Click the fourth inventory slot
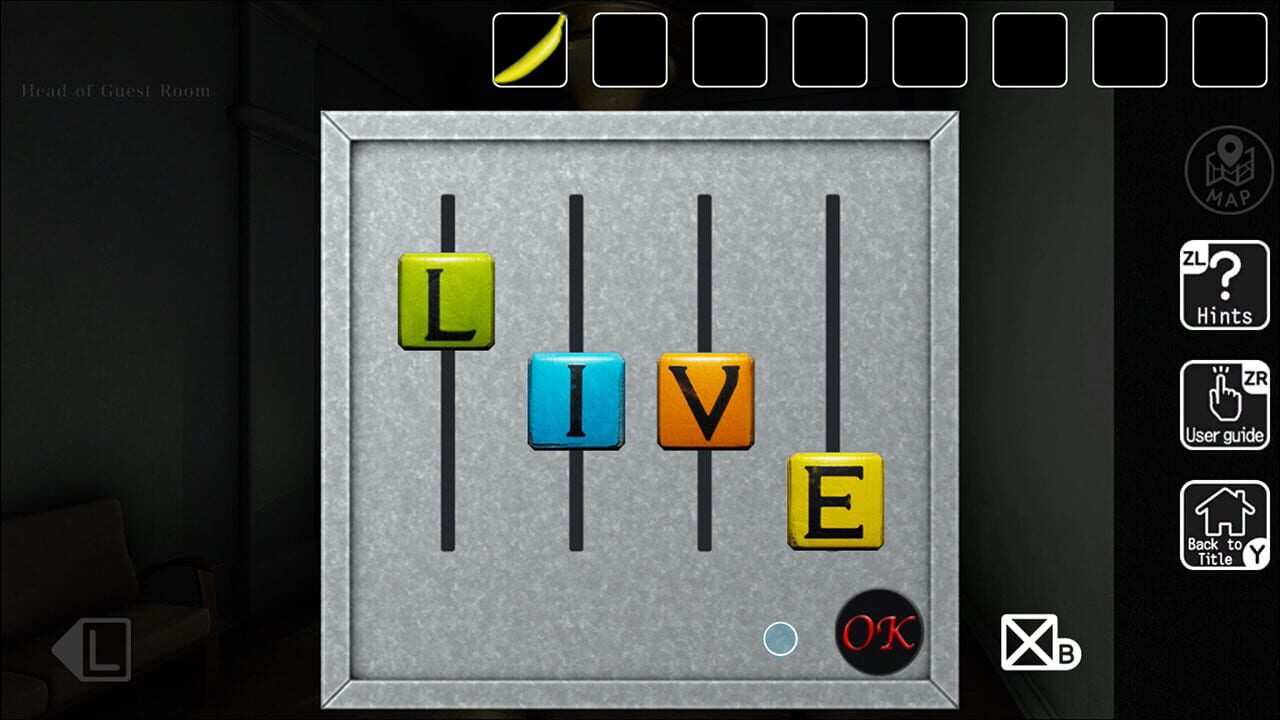The image size is (1280, 720). coord(831,51)
